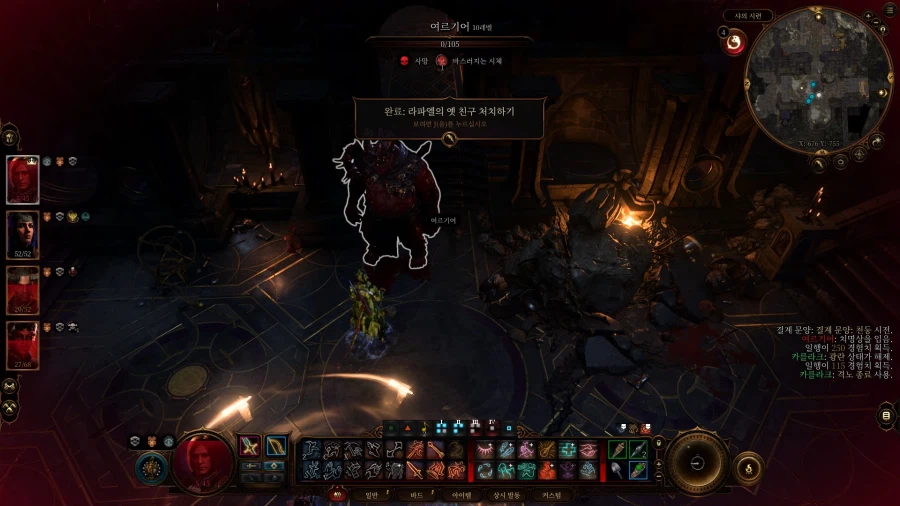
Task: Click the red illithid power icon
Action: point(734,42)
